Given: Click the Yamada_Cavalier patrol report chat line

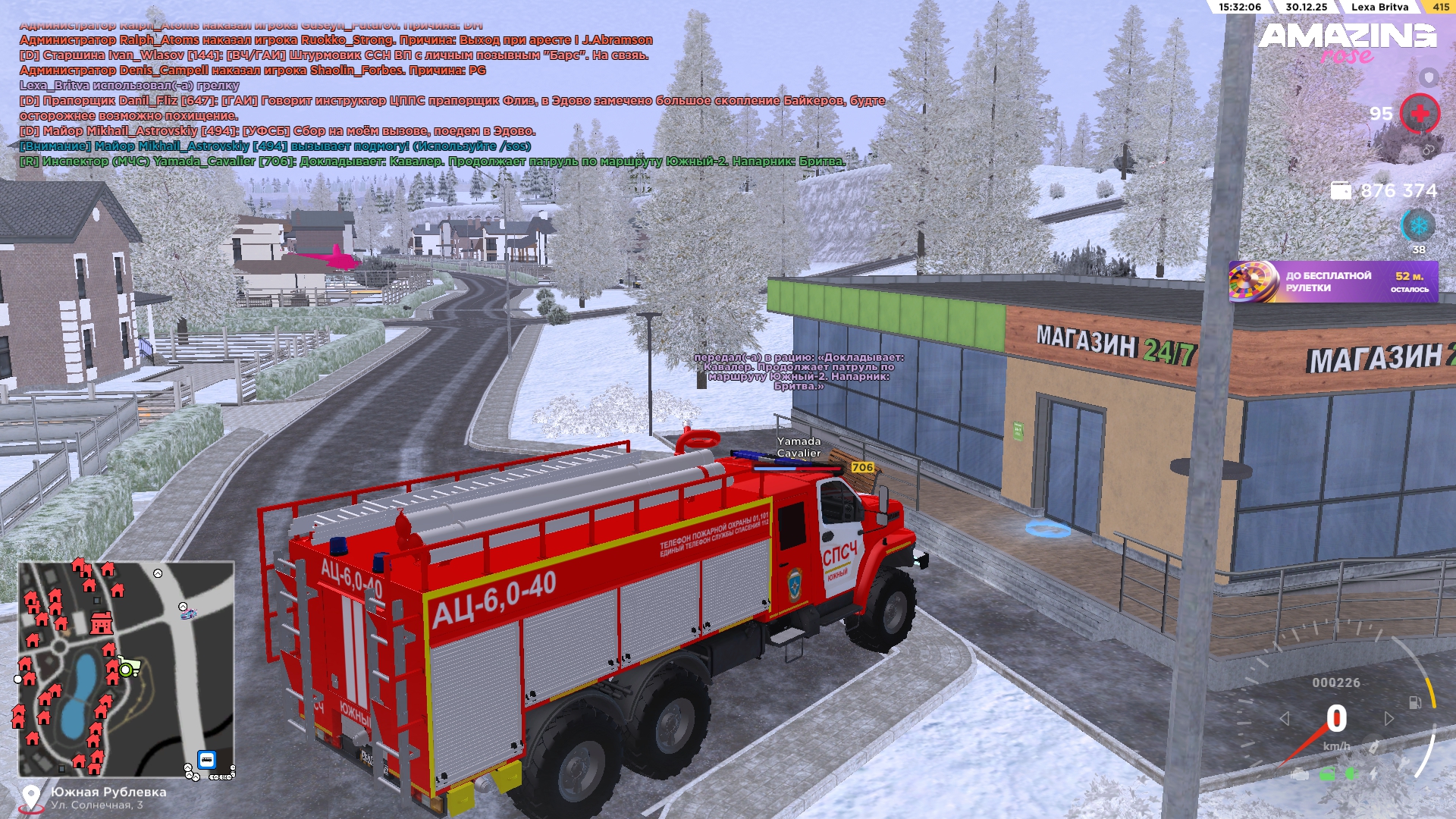Looking at the screenshot, I should (432, 162).
